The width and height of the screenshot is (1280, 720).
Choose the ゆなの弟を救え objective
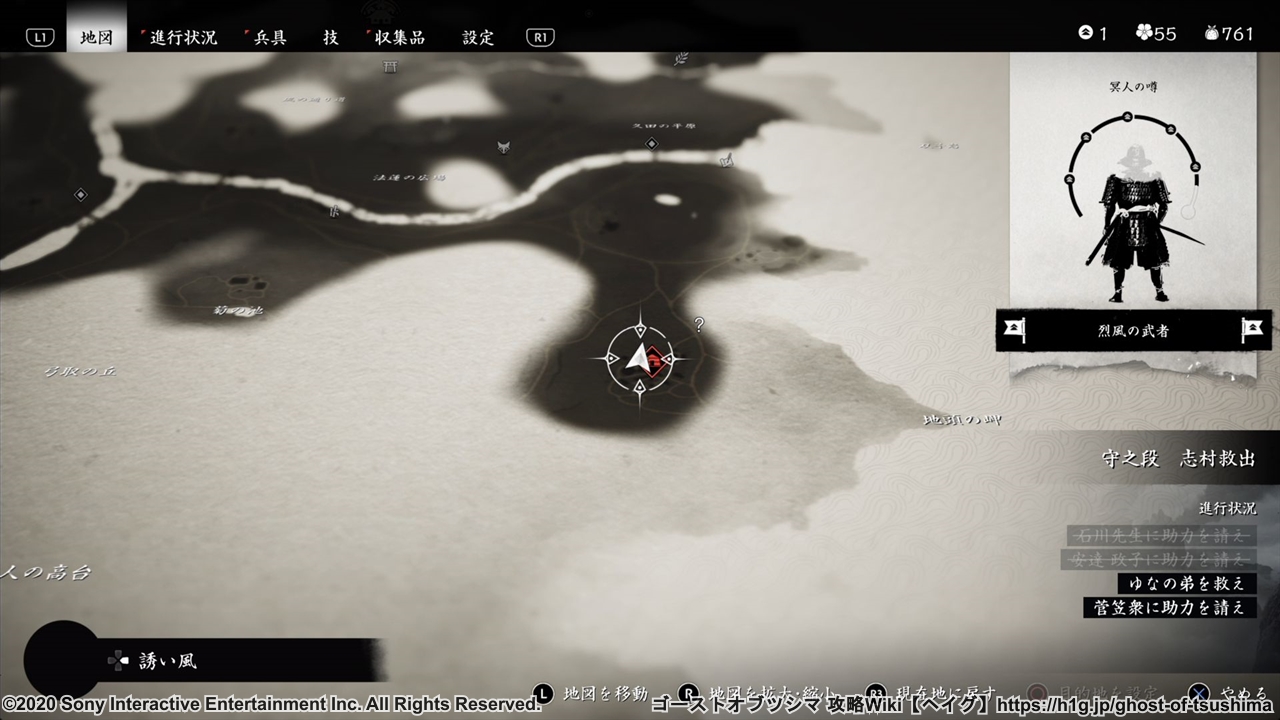(1187, 583)
